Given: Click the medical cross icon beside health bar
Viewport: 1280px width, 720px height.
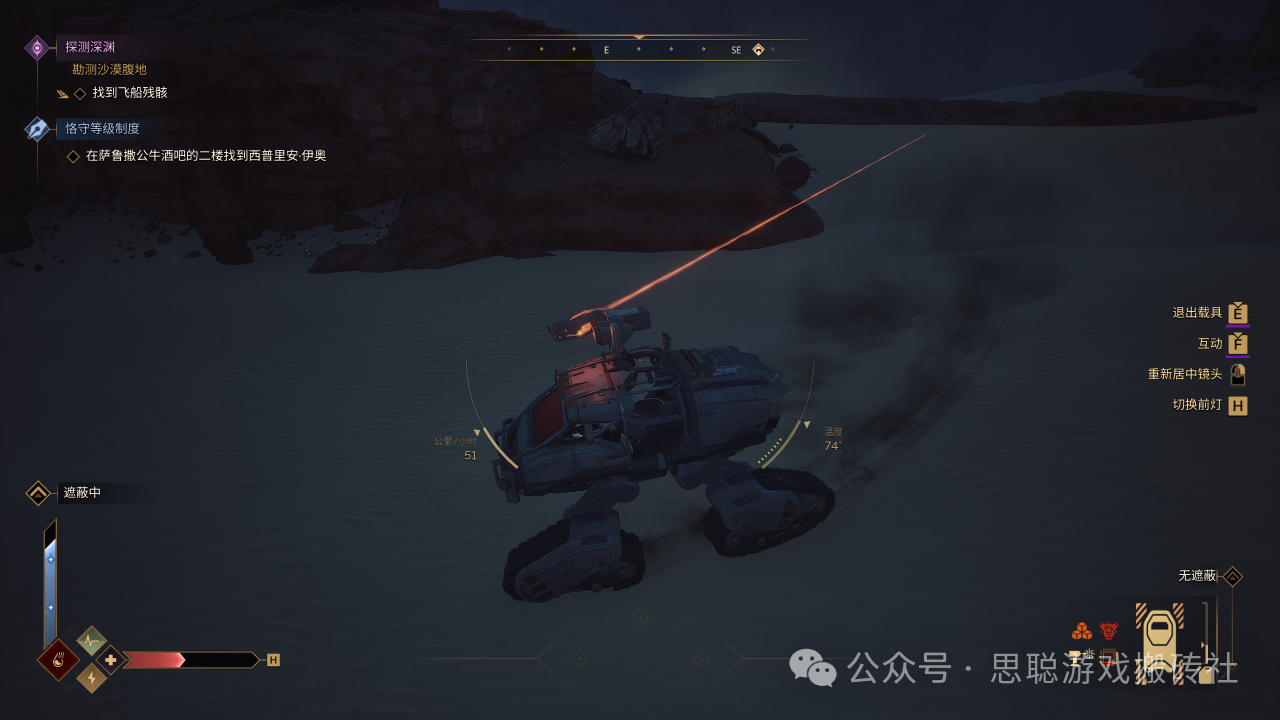Looking at the screenshot, I should 111,660.
